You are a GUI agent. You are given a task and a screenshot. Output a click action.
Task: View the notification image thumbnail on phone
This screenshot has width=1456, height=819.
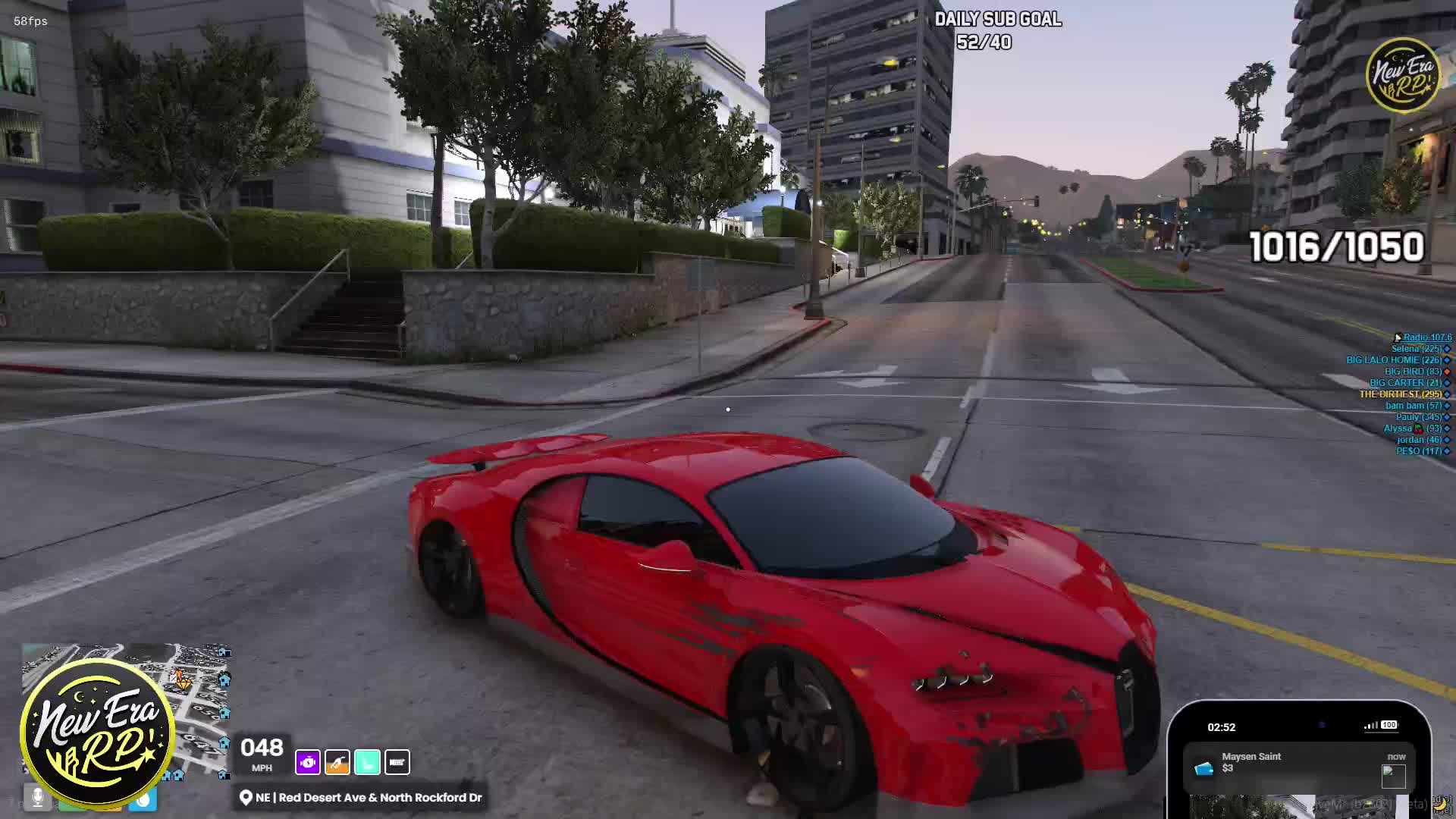click(x=1393, y=777)
